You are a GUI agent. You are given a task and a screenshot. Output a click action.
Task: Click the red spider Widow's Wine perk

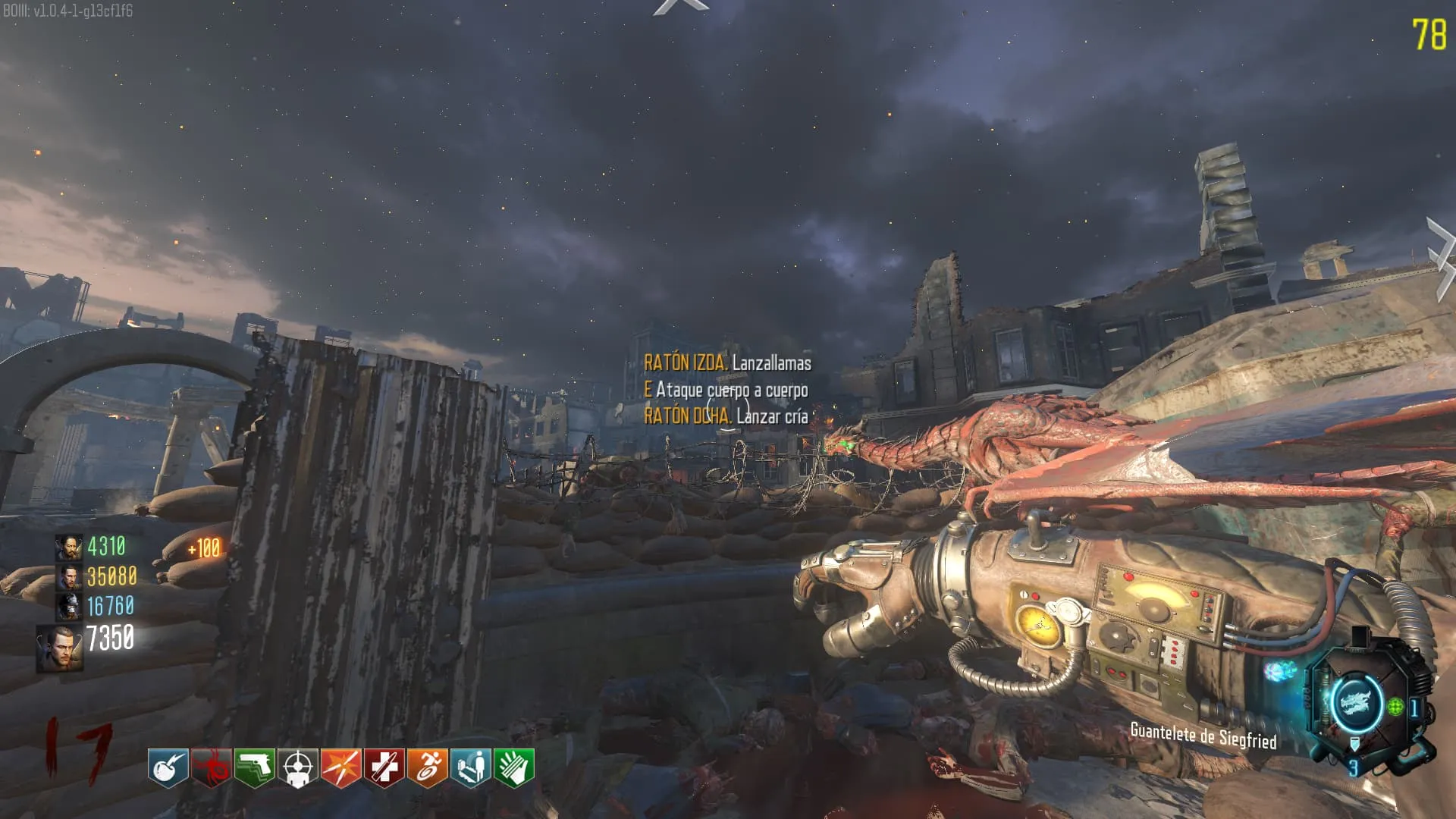pos(211,767)
